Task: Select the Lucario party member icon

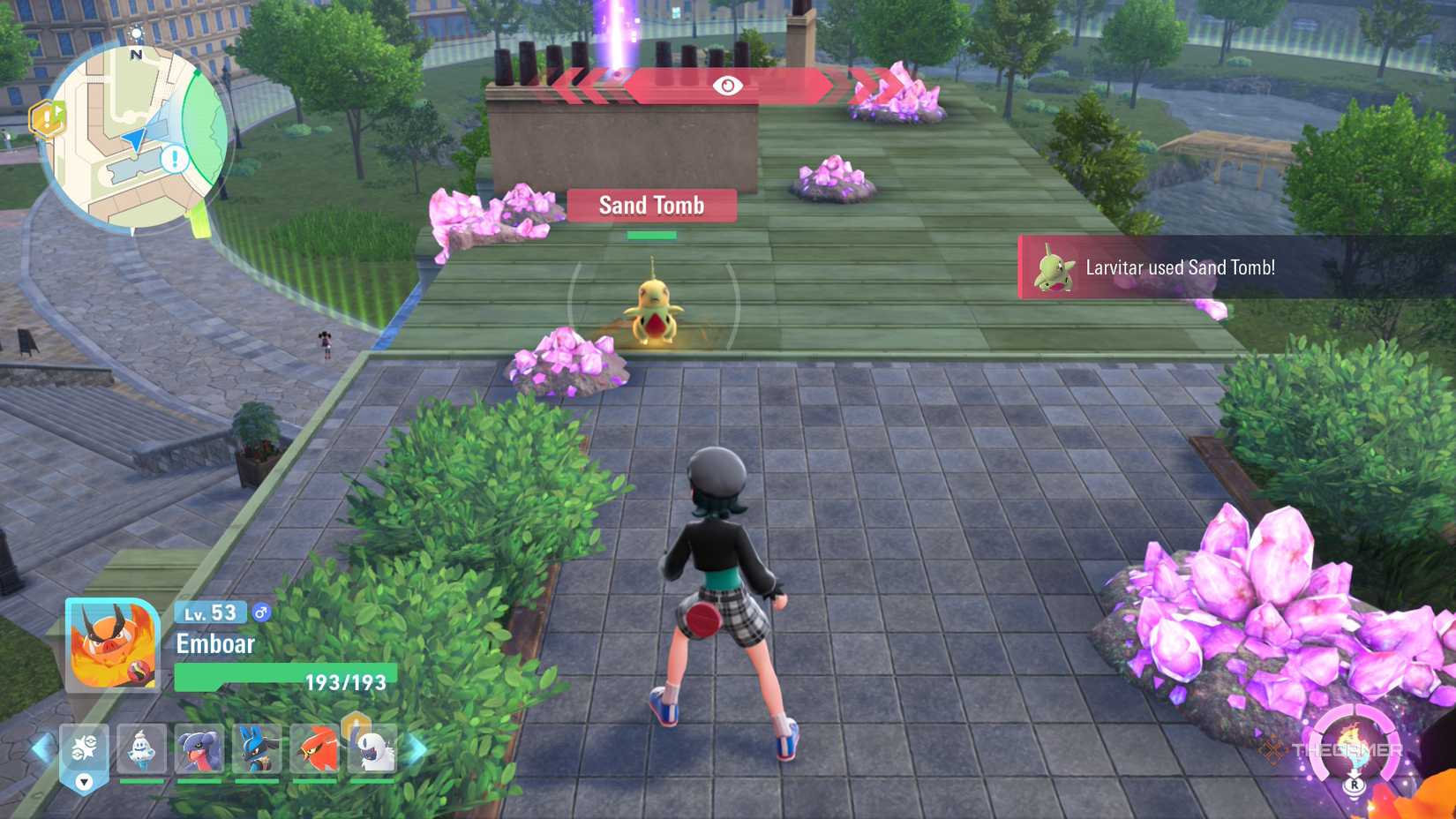Action: (255, 748)
